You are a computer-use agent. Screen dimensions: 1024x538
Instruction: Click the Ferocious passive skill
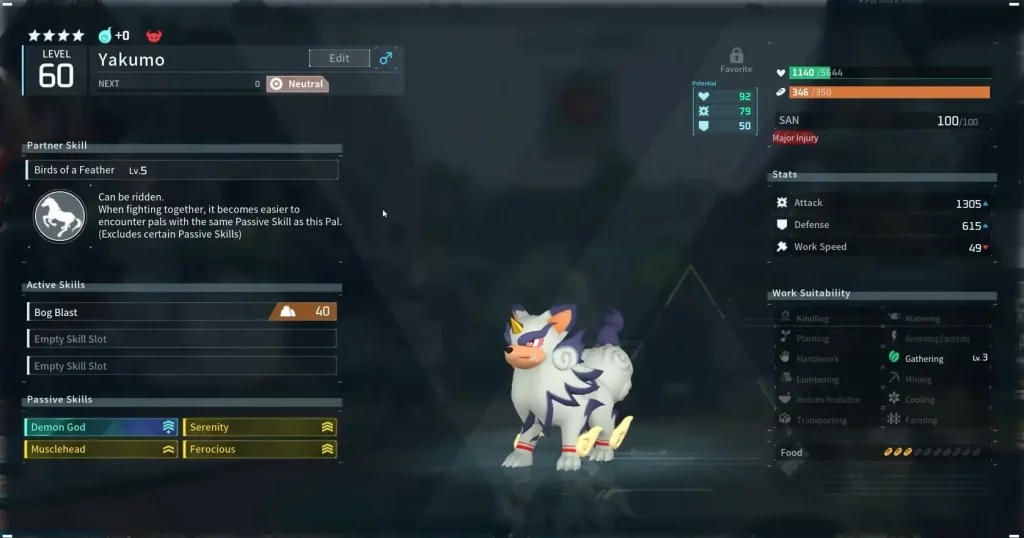click(x=259, y=449)
